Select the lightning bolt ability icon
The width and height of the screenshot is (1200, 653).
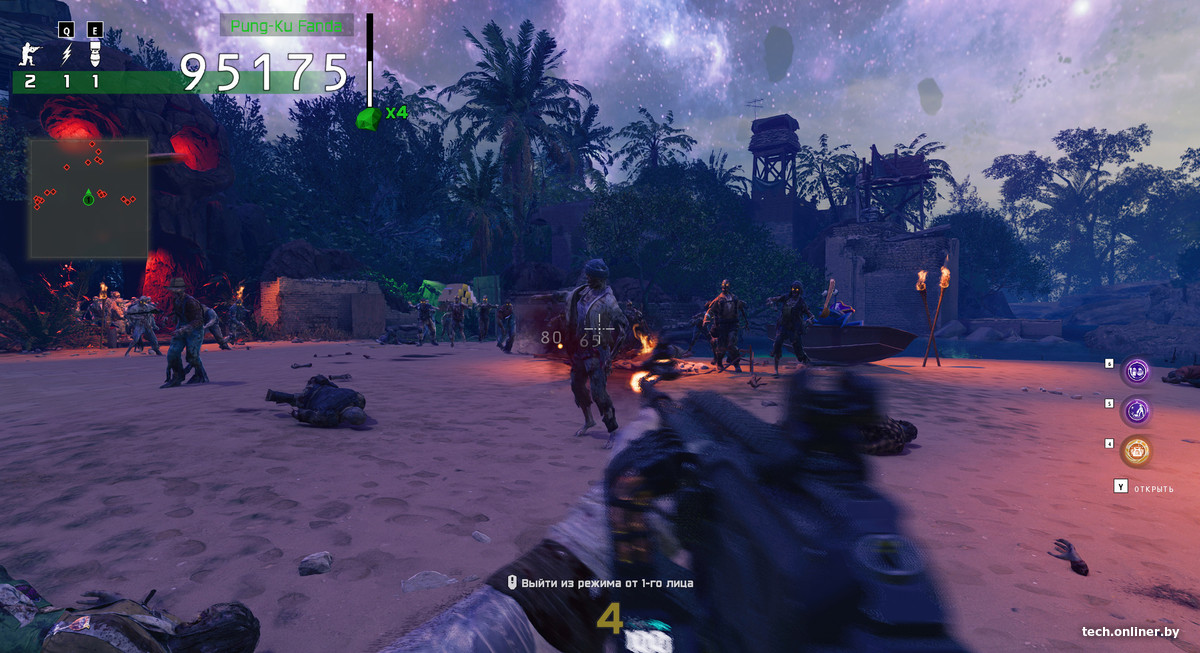67,54
